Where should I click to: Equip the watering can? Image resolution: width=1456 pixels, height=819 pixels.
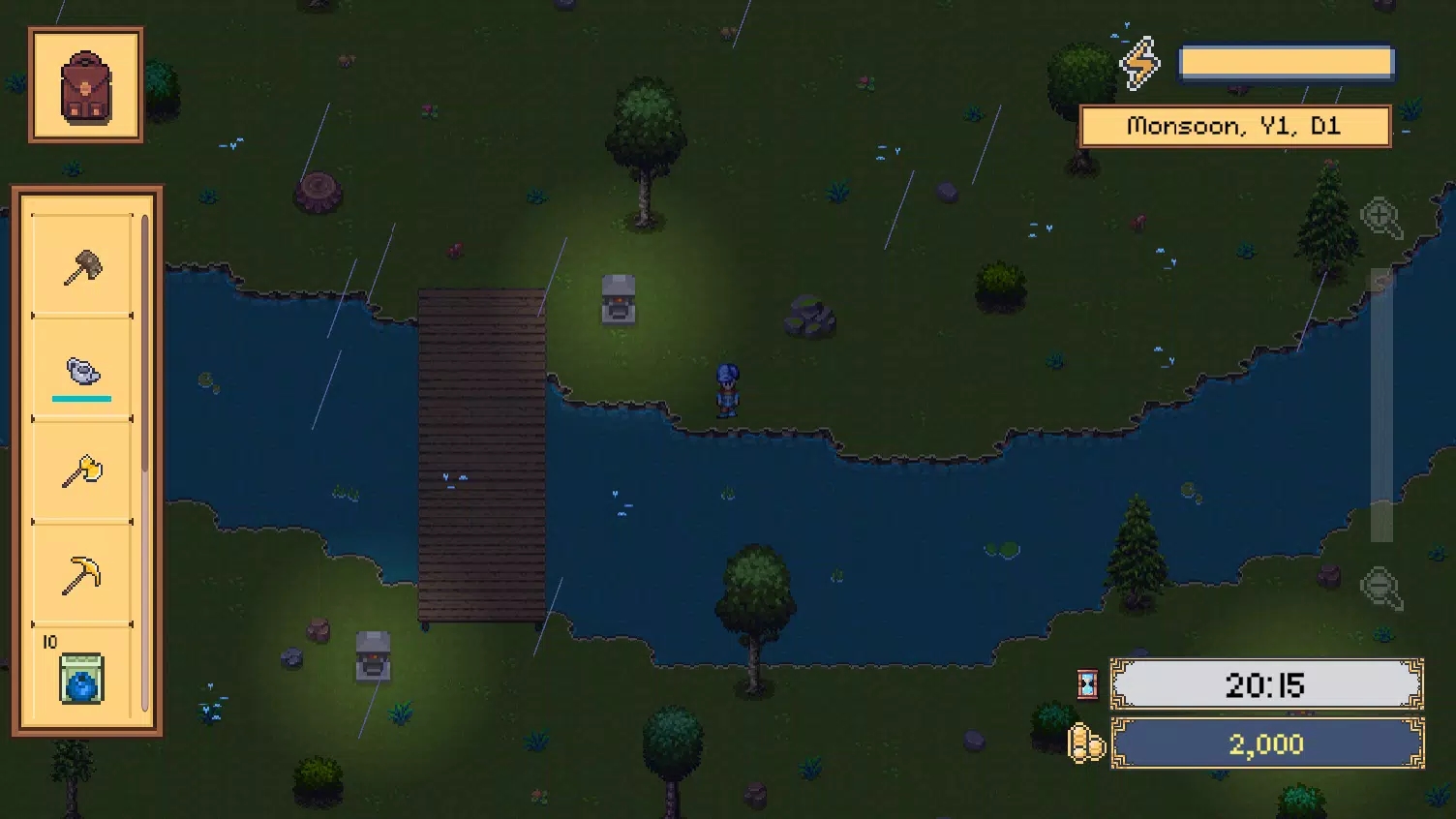pyautogui.click(x=82, y=370)
